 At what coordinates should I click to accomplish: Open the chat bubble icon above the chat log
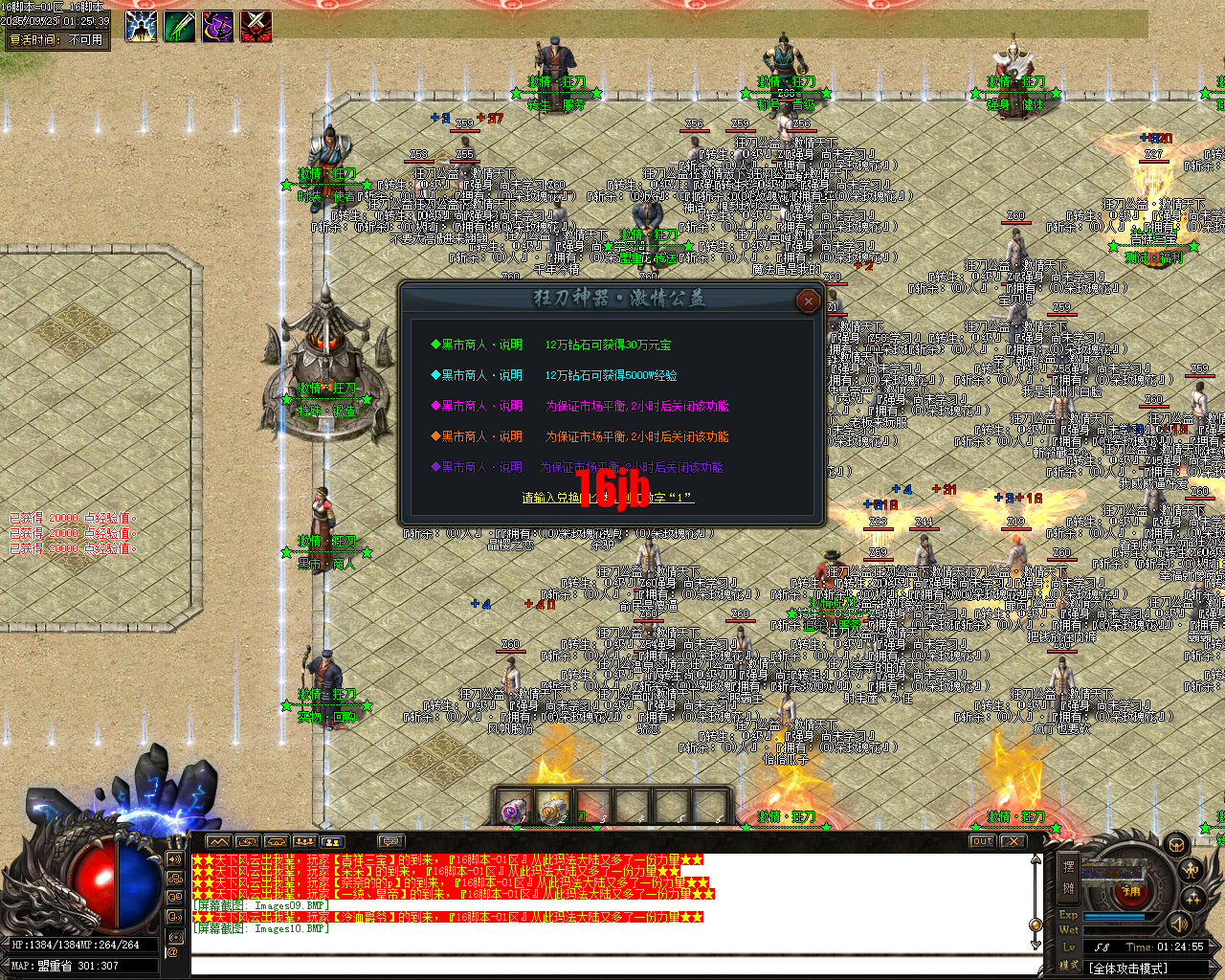tap(390, 842)
